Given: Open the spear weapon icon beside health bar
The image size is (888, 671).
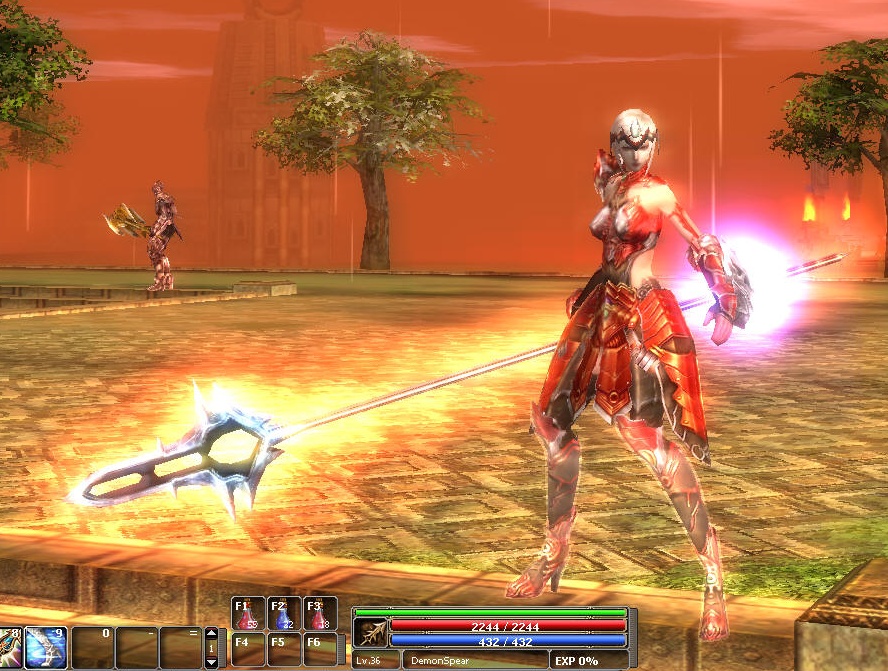Looking at the screenshot, I should point(370,632).
